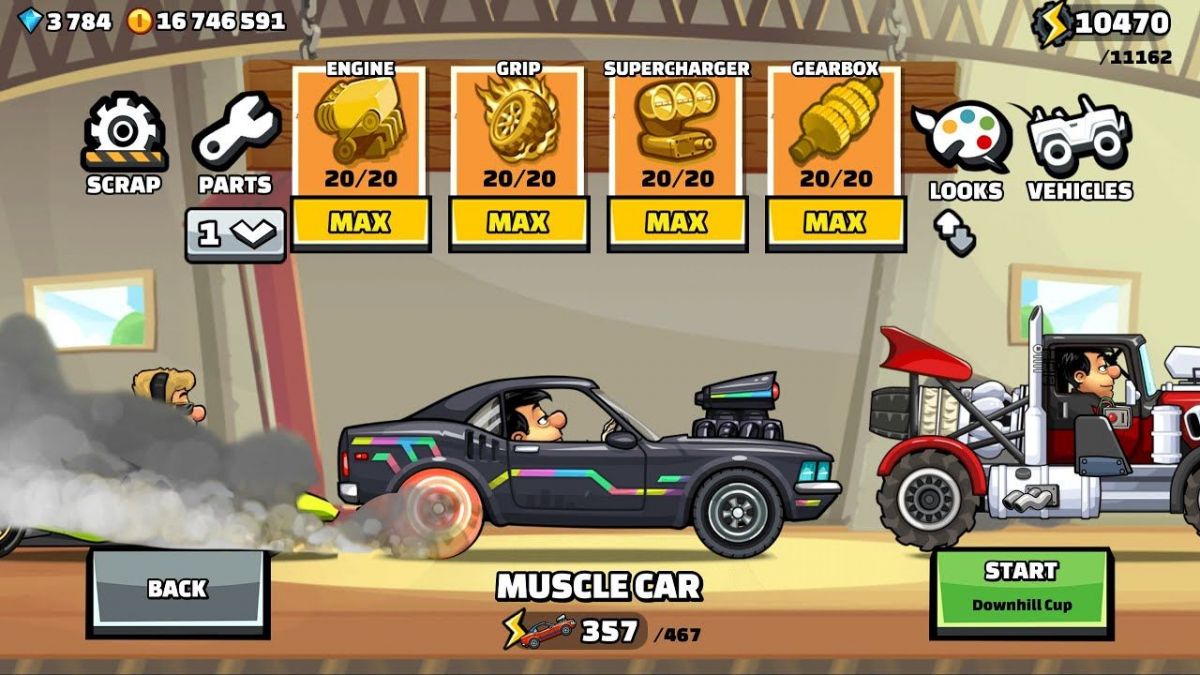Go back with the Back button
Screen dimensions: 1200x675
[x=177, y=589]
